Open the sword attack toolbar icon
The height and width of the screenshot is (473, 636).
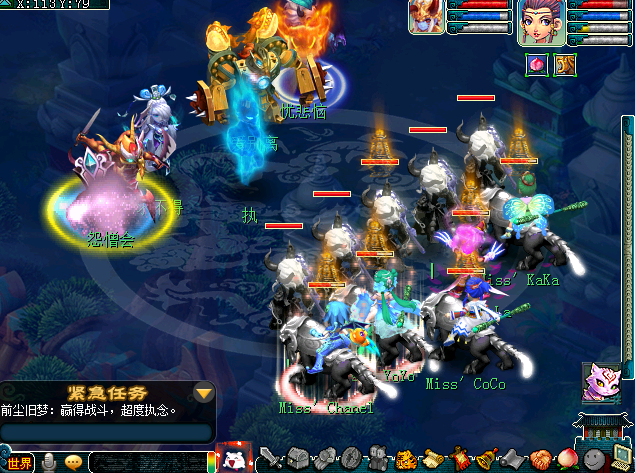point(271,459)
